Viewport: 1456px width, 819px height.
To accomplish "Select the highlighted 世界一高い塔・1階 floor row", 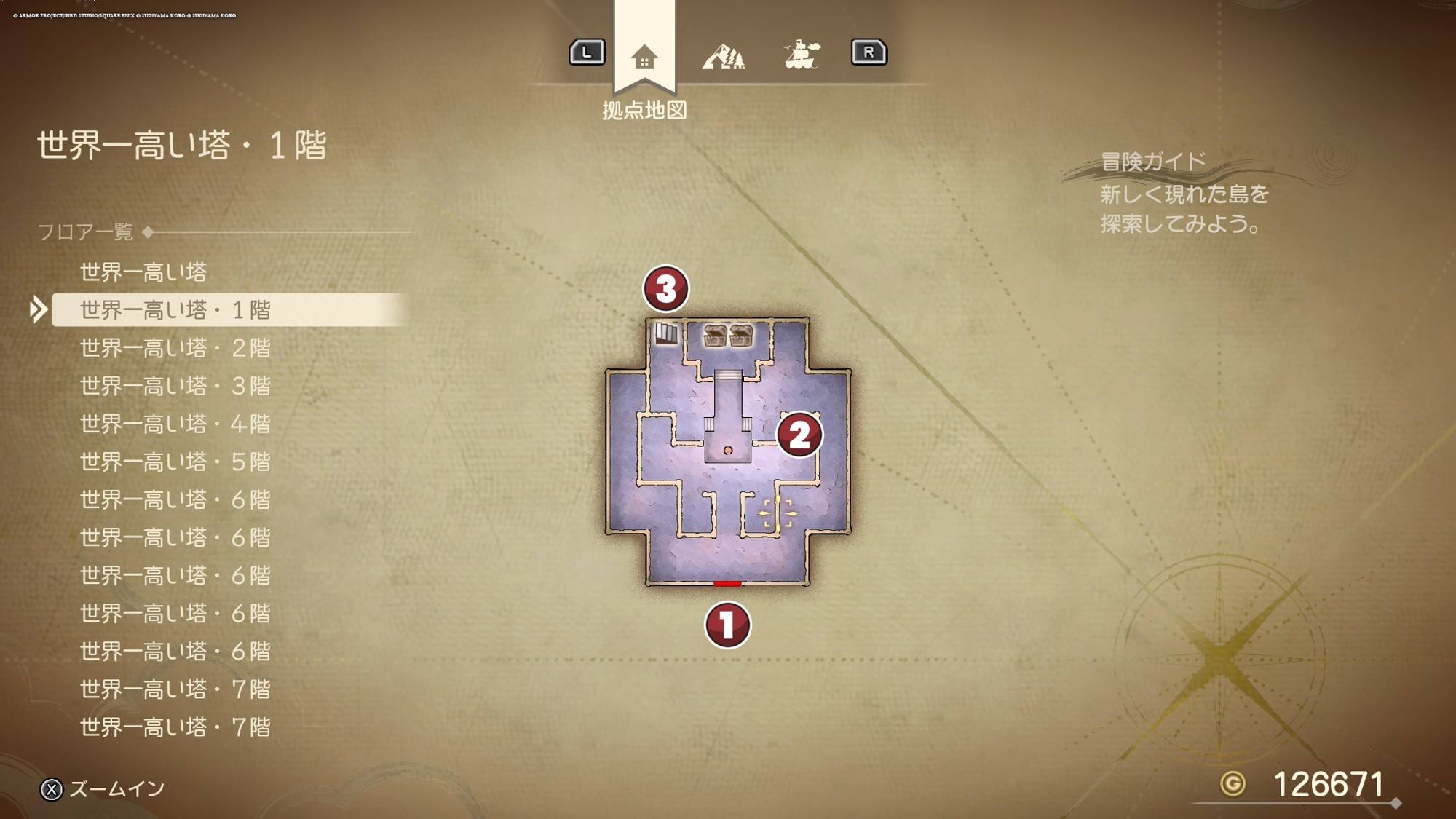I will click(x=175, y=310).
